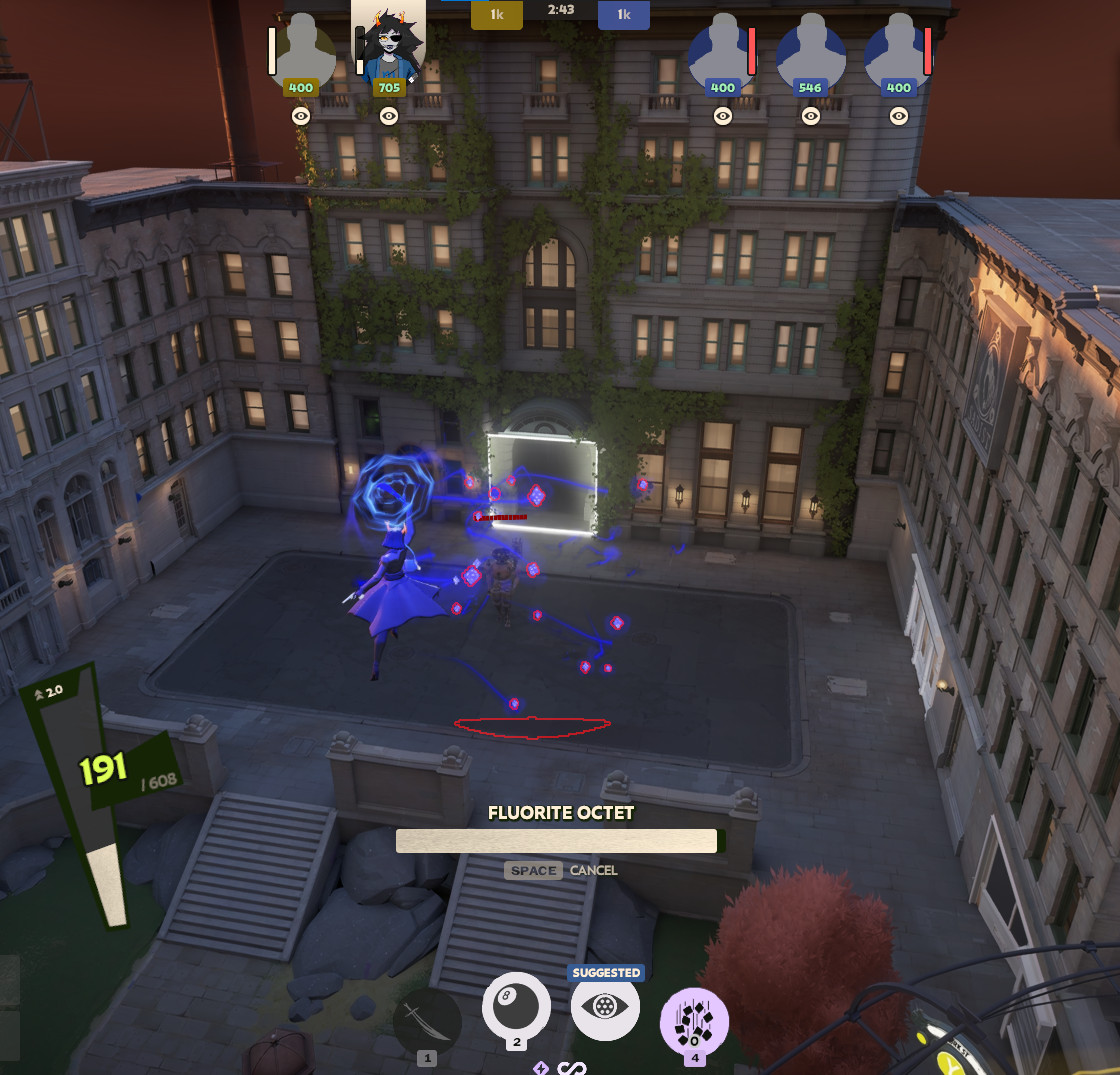
Task: Activate the crossed sword ability
Action: (x=427, y=1021)
